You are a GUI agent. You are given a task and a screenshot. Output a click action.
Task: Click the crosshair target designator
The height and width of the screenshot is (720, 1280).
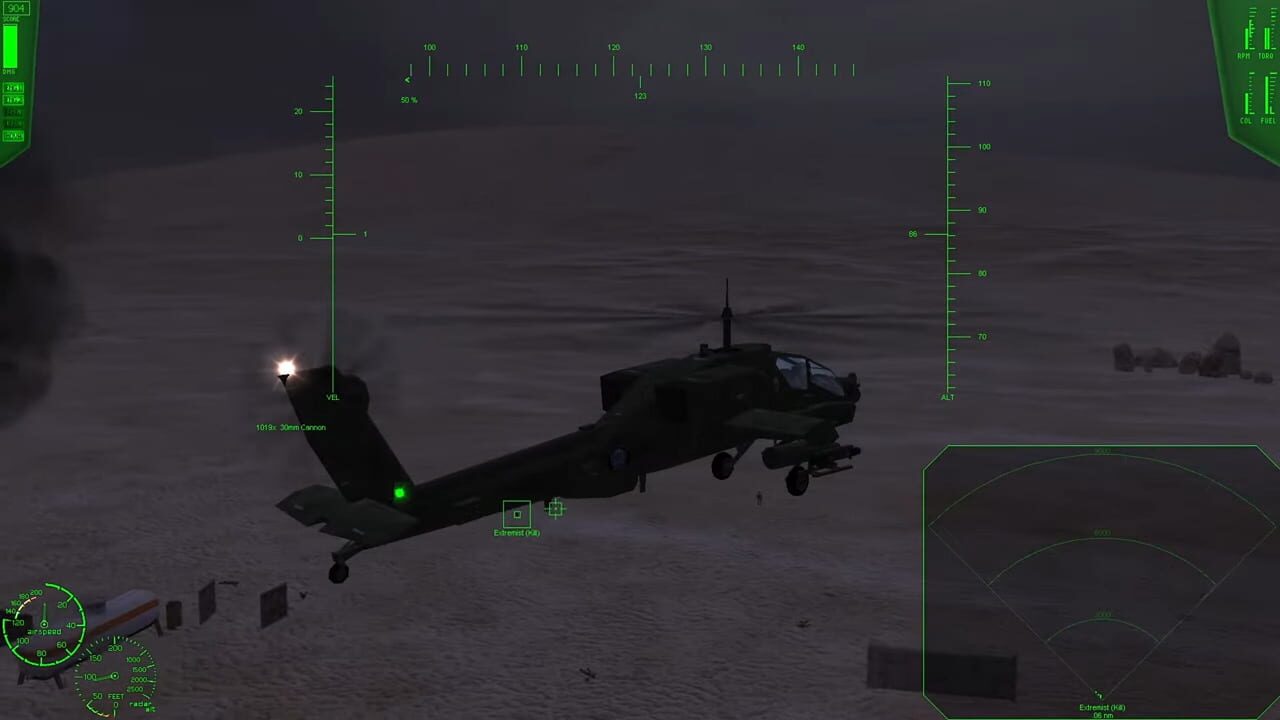coord(555,509)
